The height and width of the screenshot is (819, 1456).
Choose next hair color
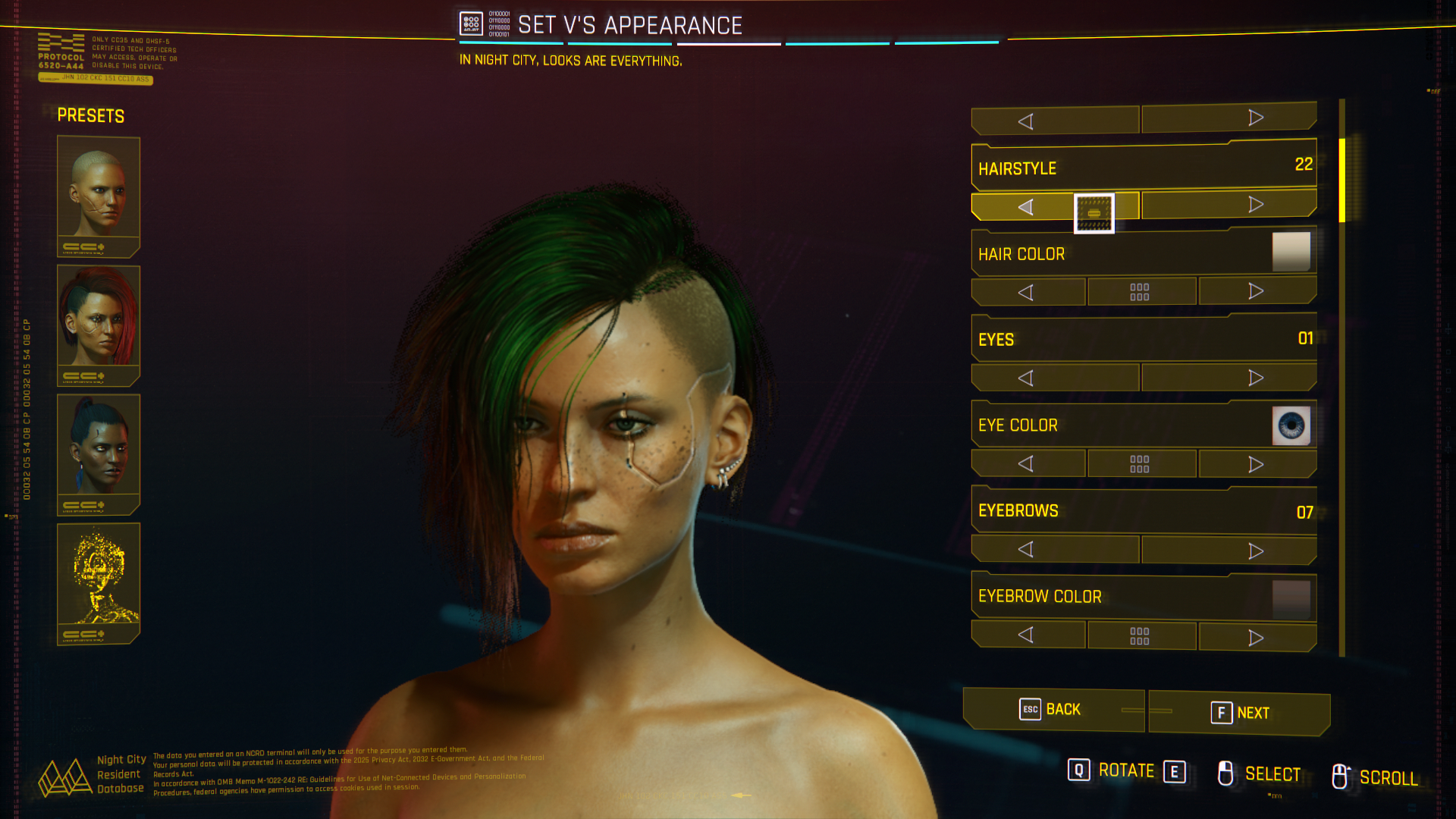pos(1255,292)
